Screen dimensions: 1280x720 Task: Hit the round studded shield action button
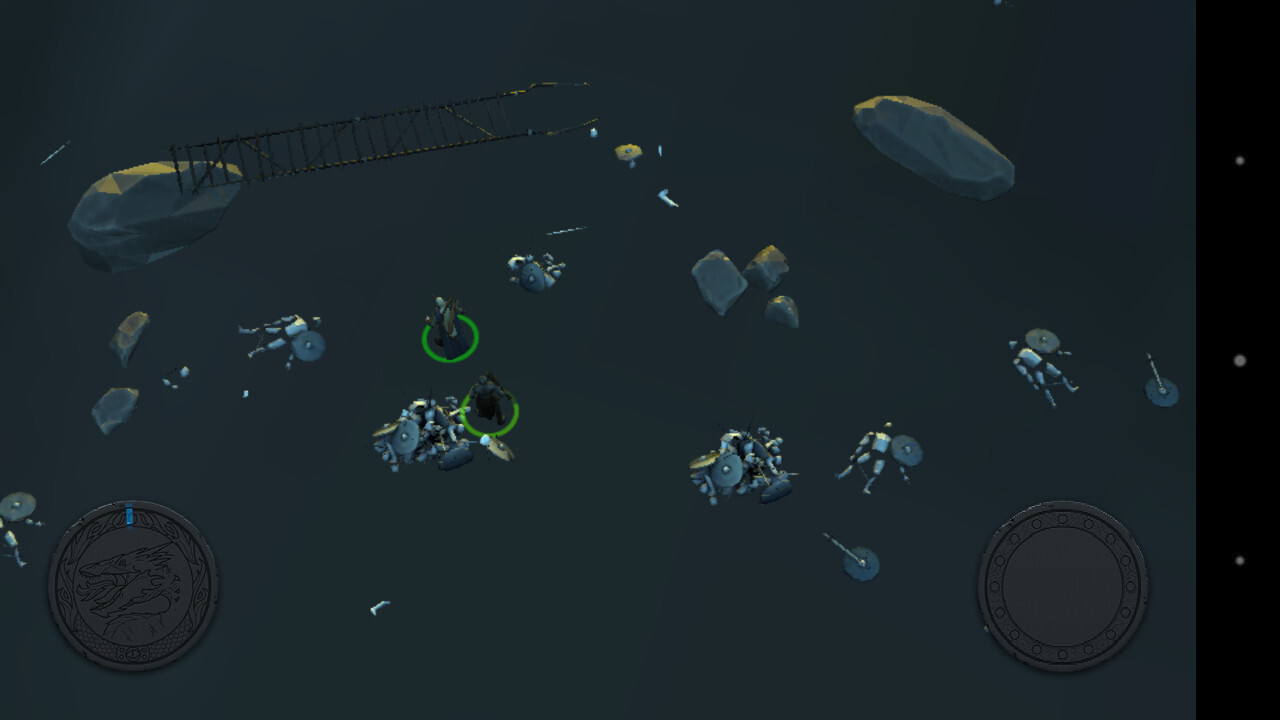pyautogui.click(x=1062, y=585)
